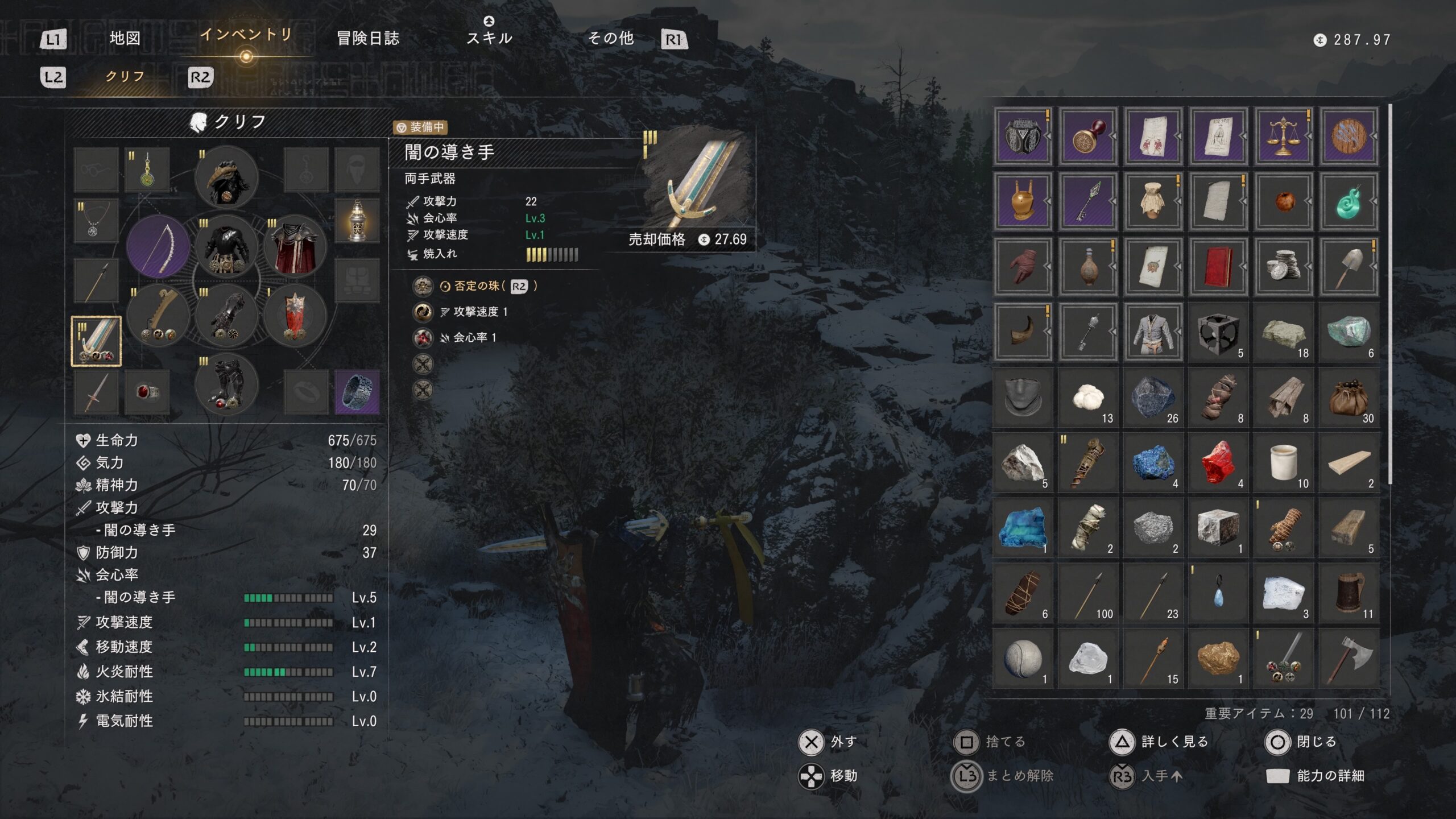Pick the lantern equipment slot
1456x819 pixels.
point(357,221)
